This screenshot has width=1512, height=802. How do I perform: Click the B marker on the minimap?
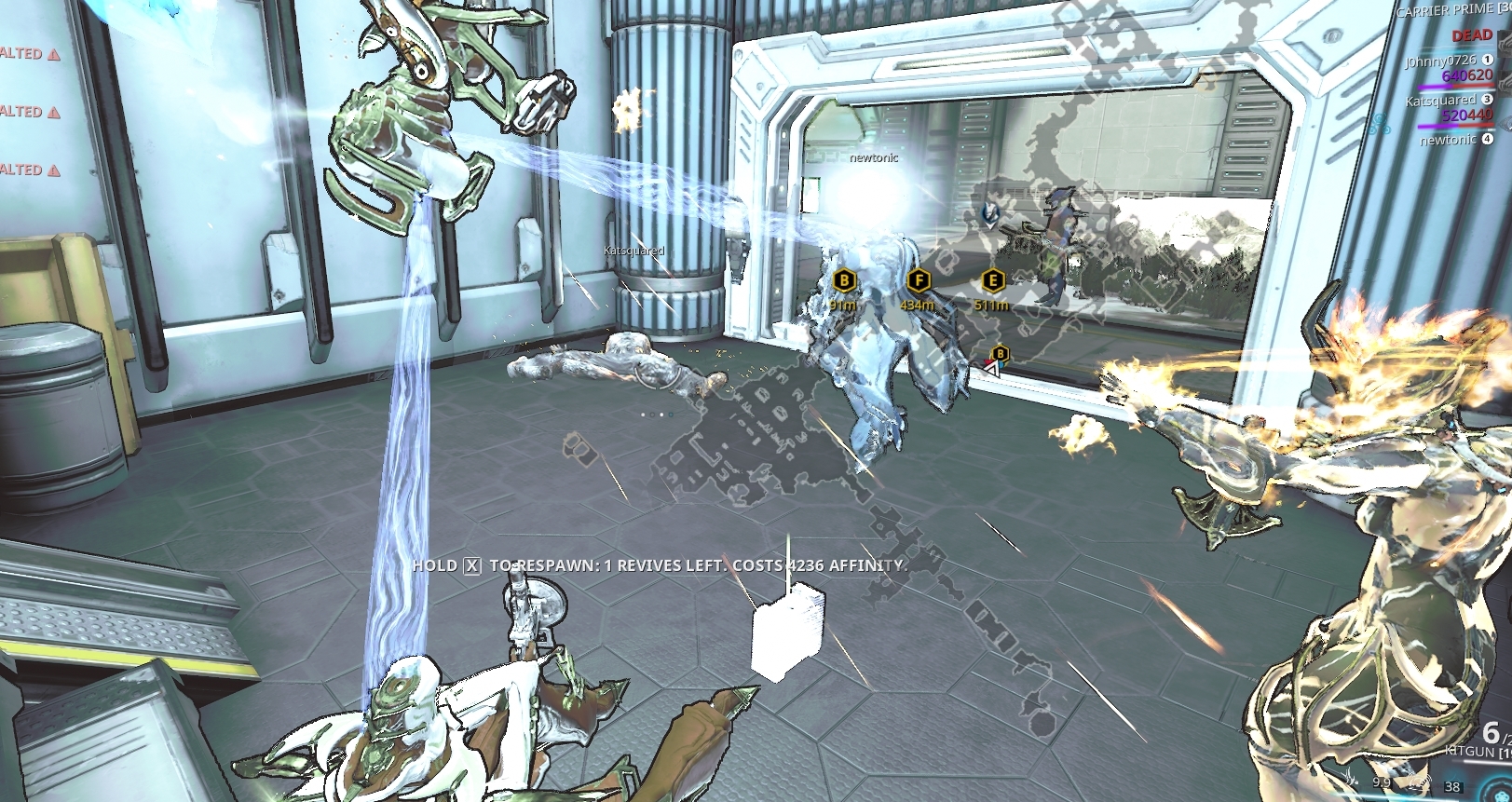pos(1001,354)
